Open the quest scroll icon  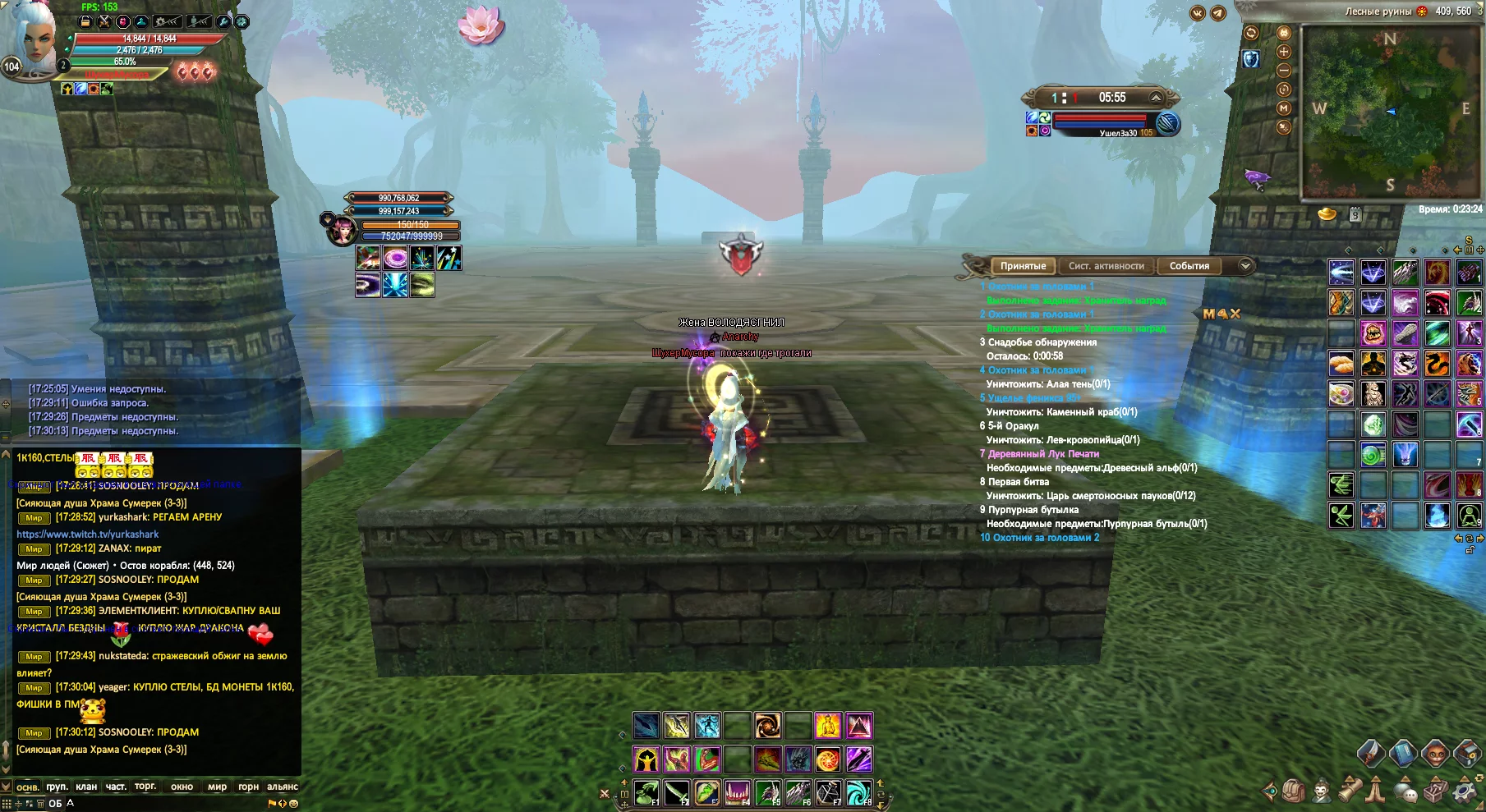1350,791
